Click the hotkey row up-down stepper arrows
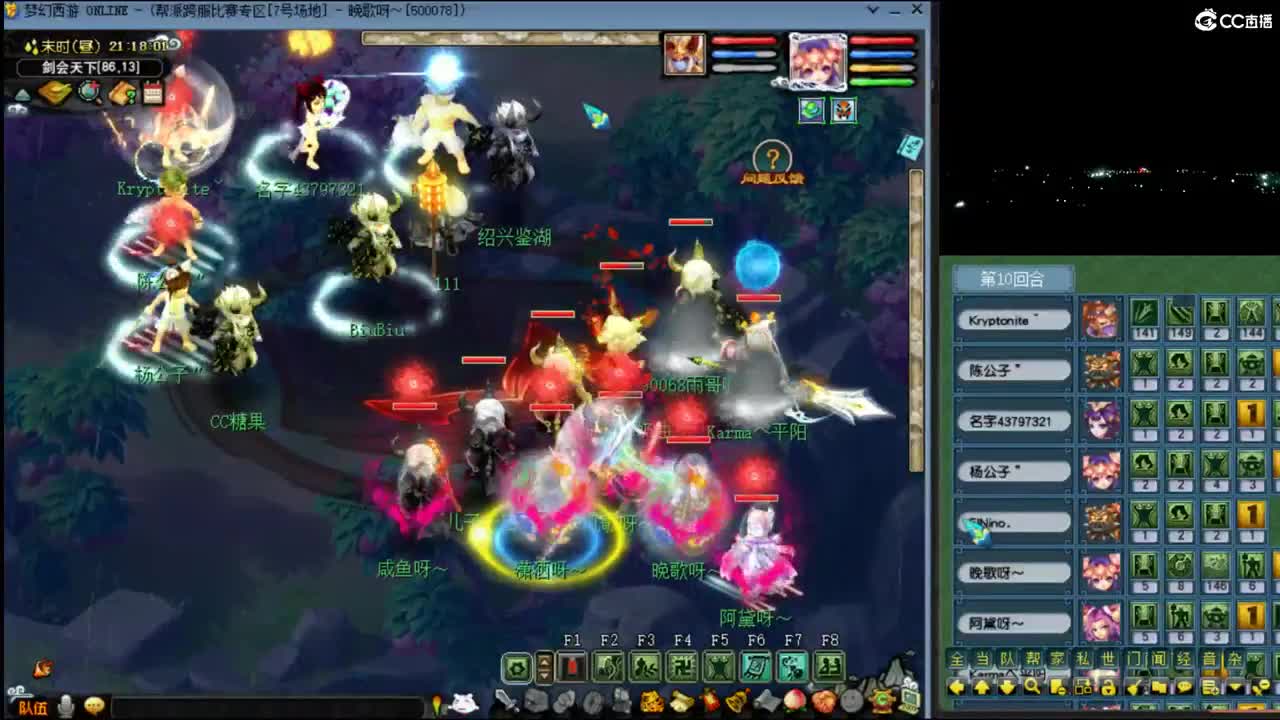 [x=543, y=665]
